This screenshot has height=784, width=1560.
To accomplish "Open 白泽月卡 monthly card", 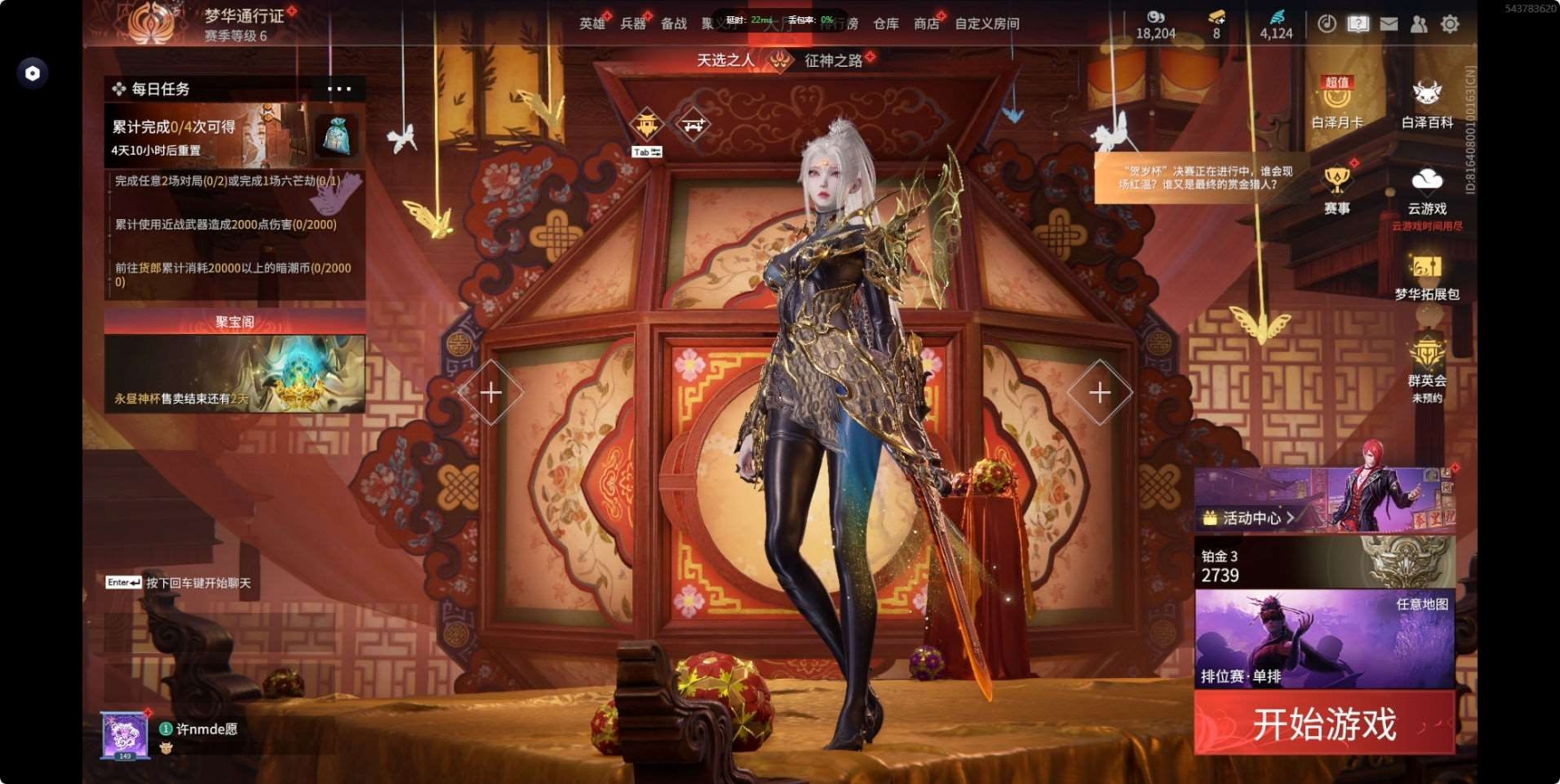I will click(1336, 102).
